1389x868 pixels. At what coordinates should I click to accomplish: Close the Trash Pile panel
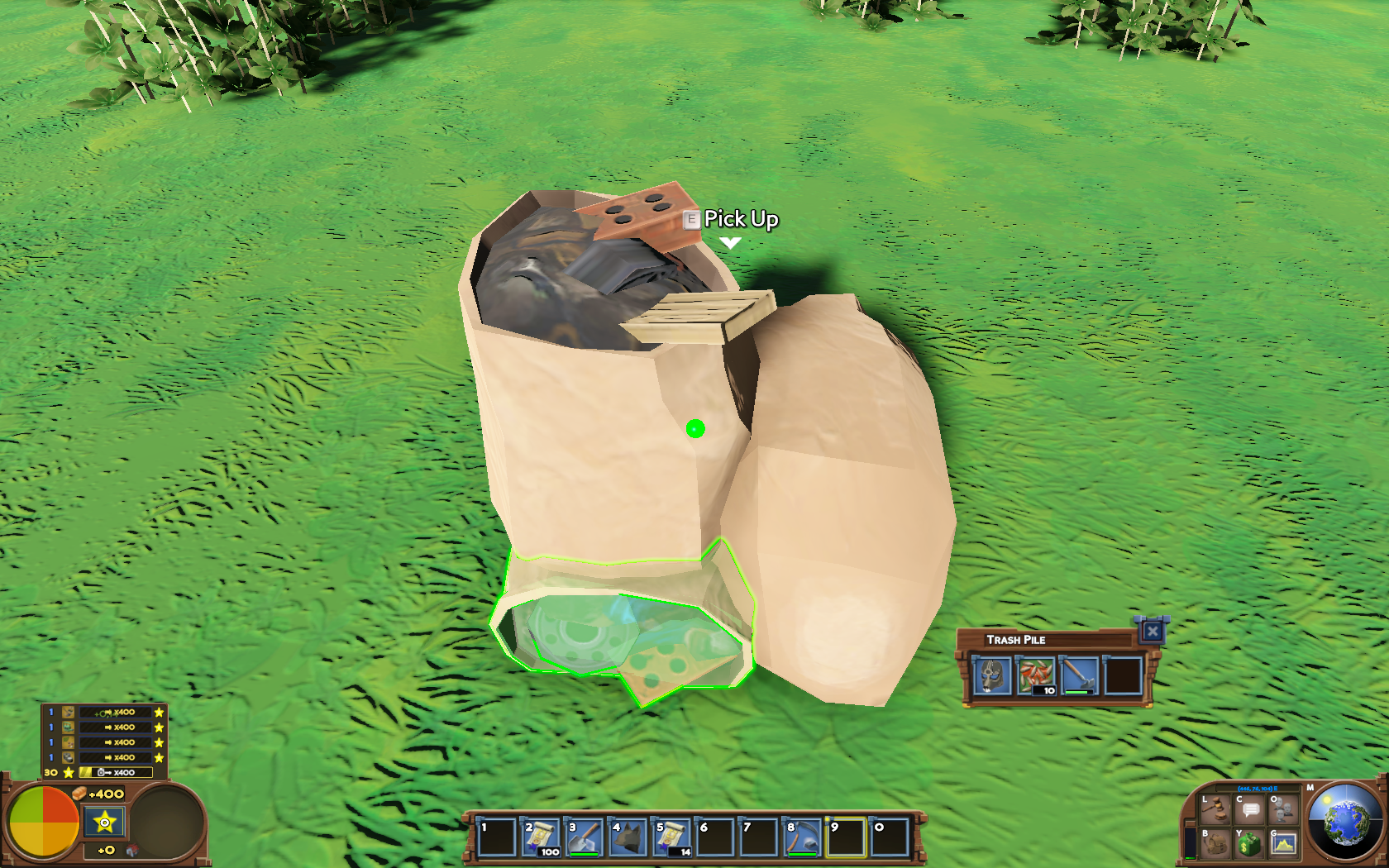pos(1152,632)
